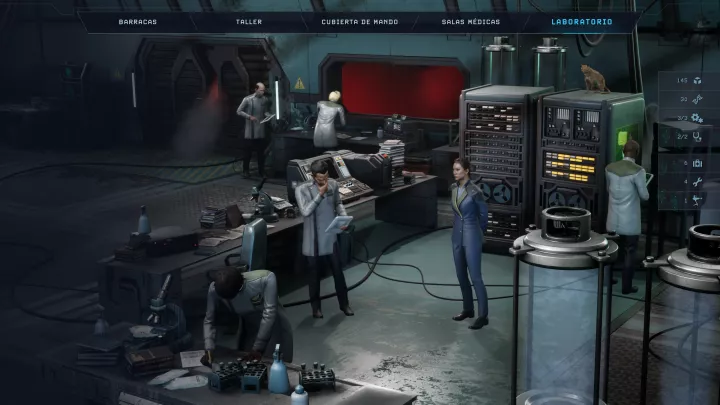Select the Salas Médicas tab
The width and height of the screenshot is (720, 405).
(470, 21)
